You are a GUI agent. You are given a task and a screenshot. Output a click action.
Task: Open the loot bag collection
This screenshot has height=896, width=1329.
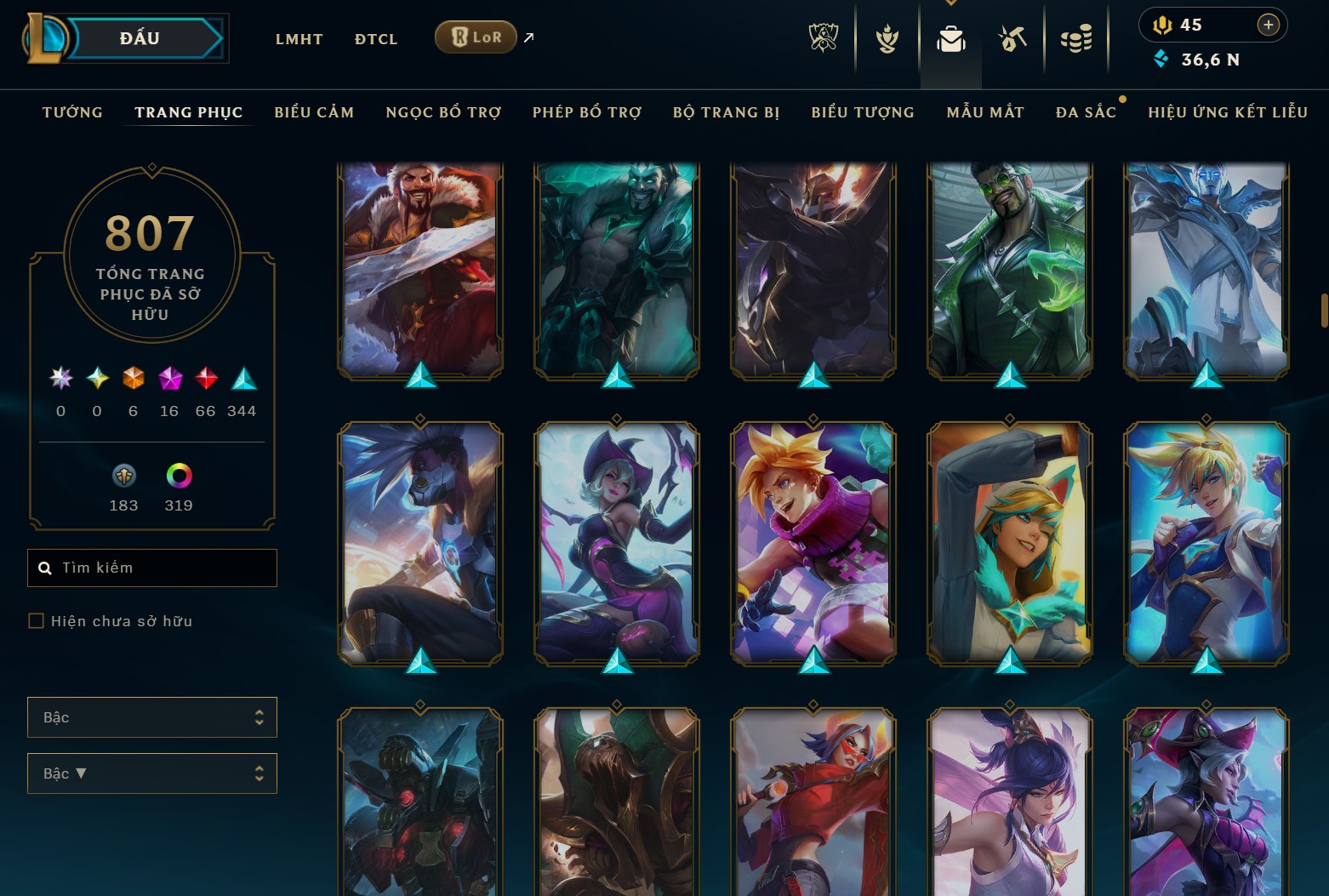pos(950,37)
